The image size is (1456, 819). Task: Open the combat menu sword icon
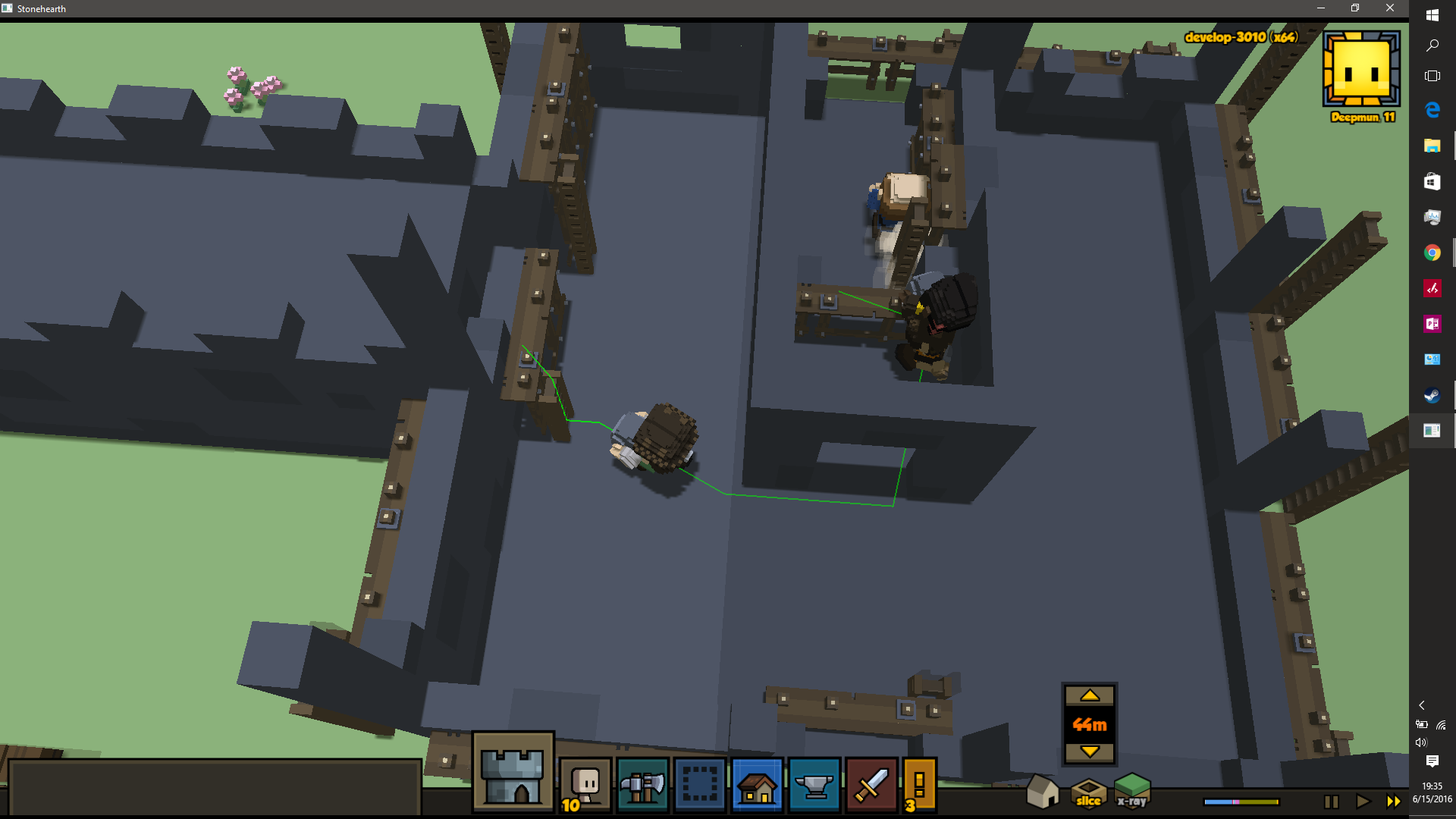871,785
